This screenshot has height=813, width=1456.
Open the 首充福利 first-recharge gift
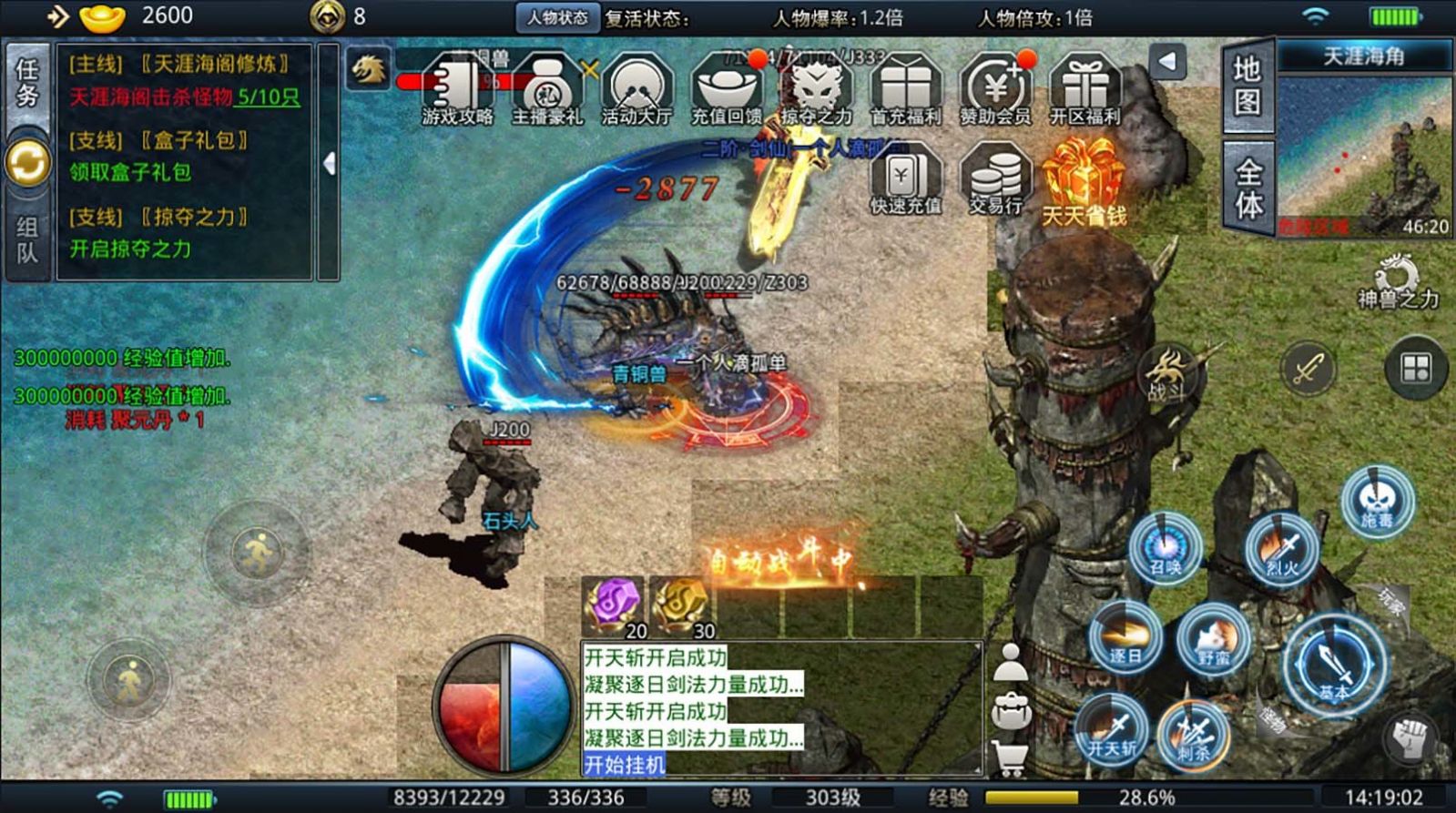click(x=905, y=89)
